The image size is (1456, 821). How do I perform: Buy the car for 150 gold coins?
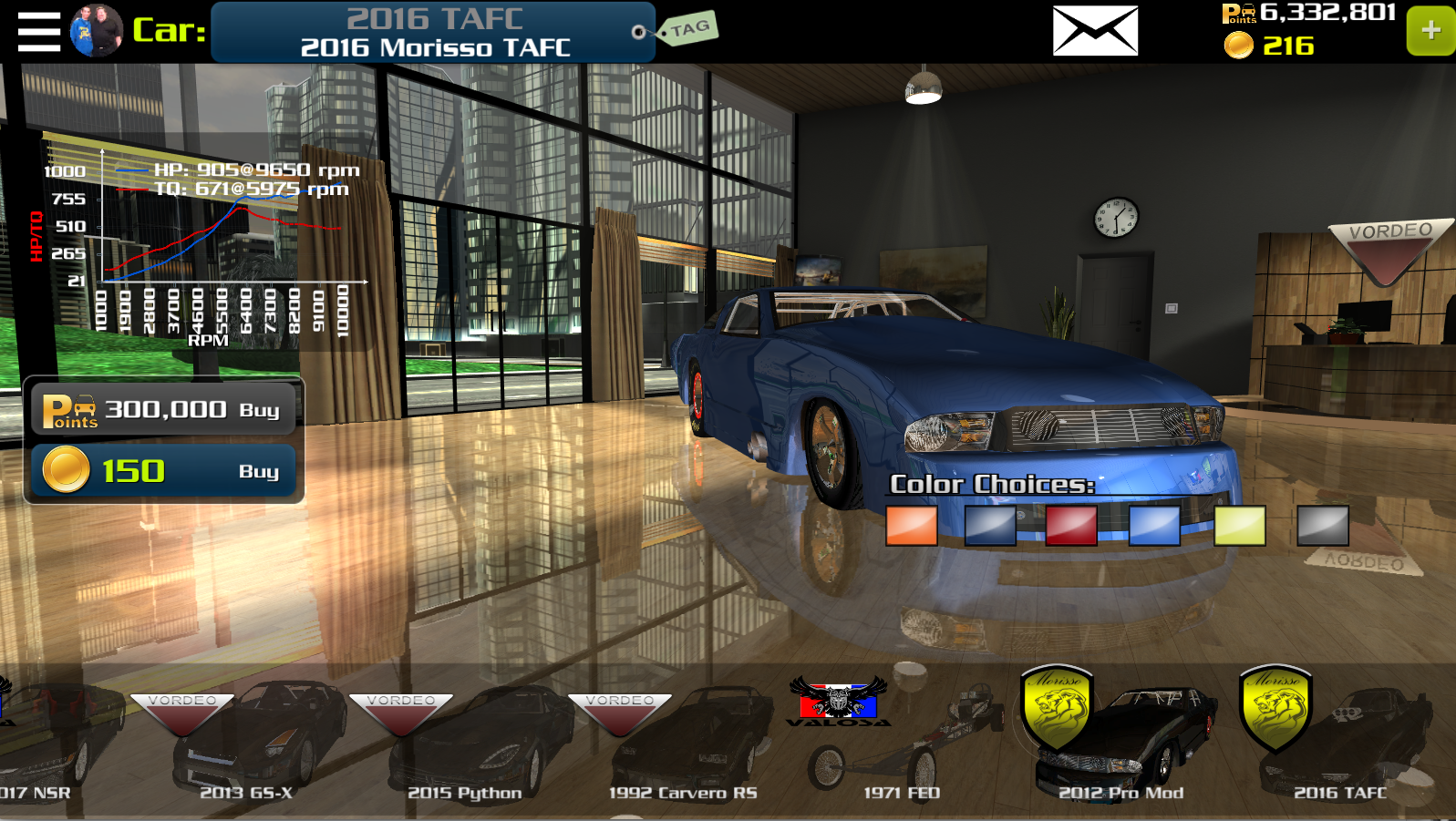(164, 470)
